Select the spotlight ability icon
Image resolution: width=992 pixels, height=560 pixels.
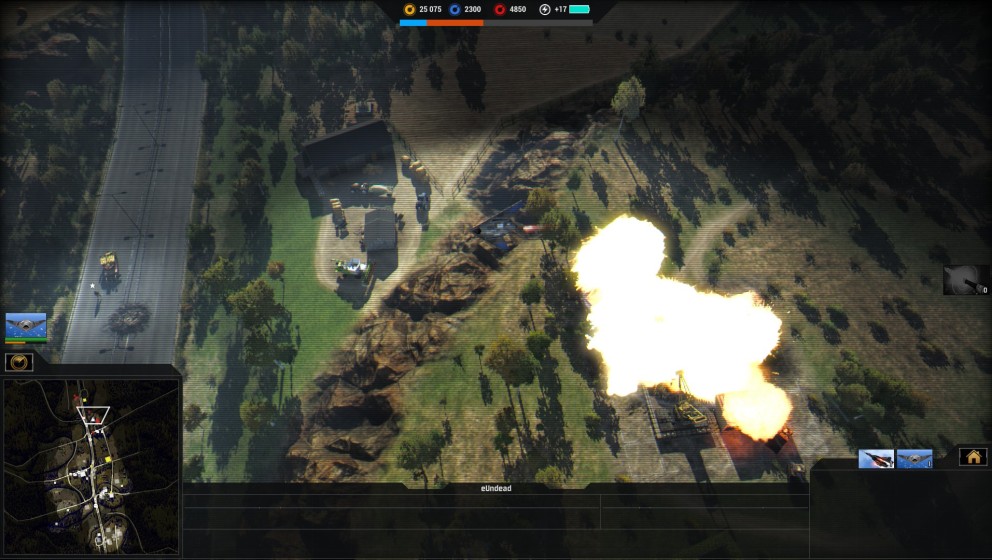[x=964, y=279]
